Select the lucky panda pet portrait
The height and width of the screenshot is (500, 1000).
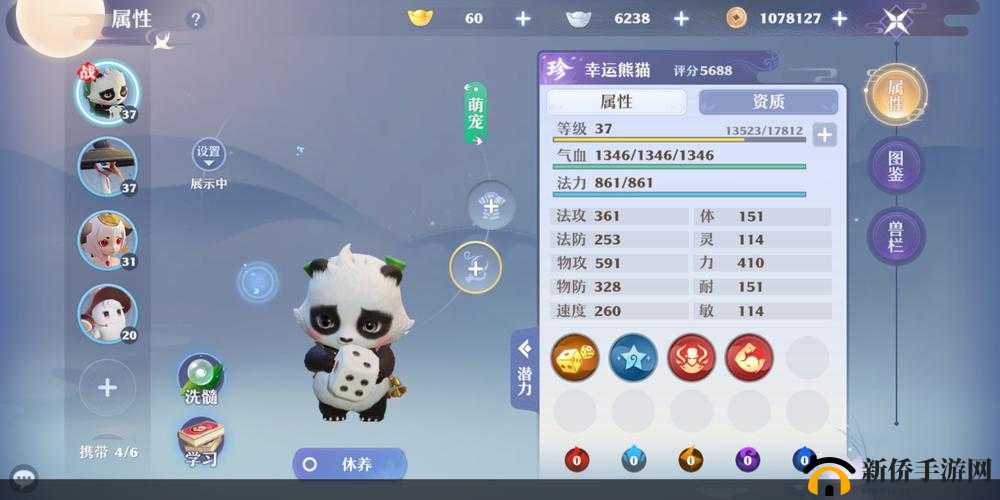click(108, 93)
